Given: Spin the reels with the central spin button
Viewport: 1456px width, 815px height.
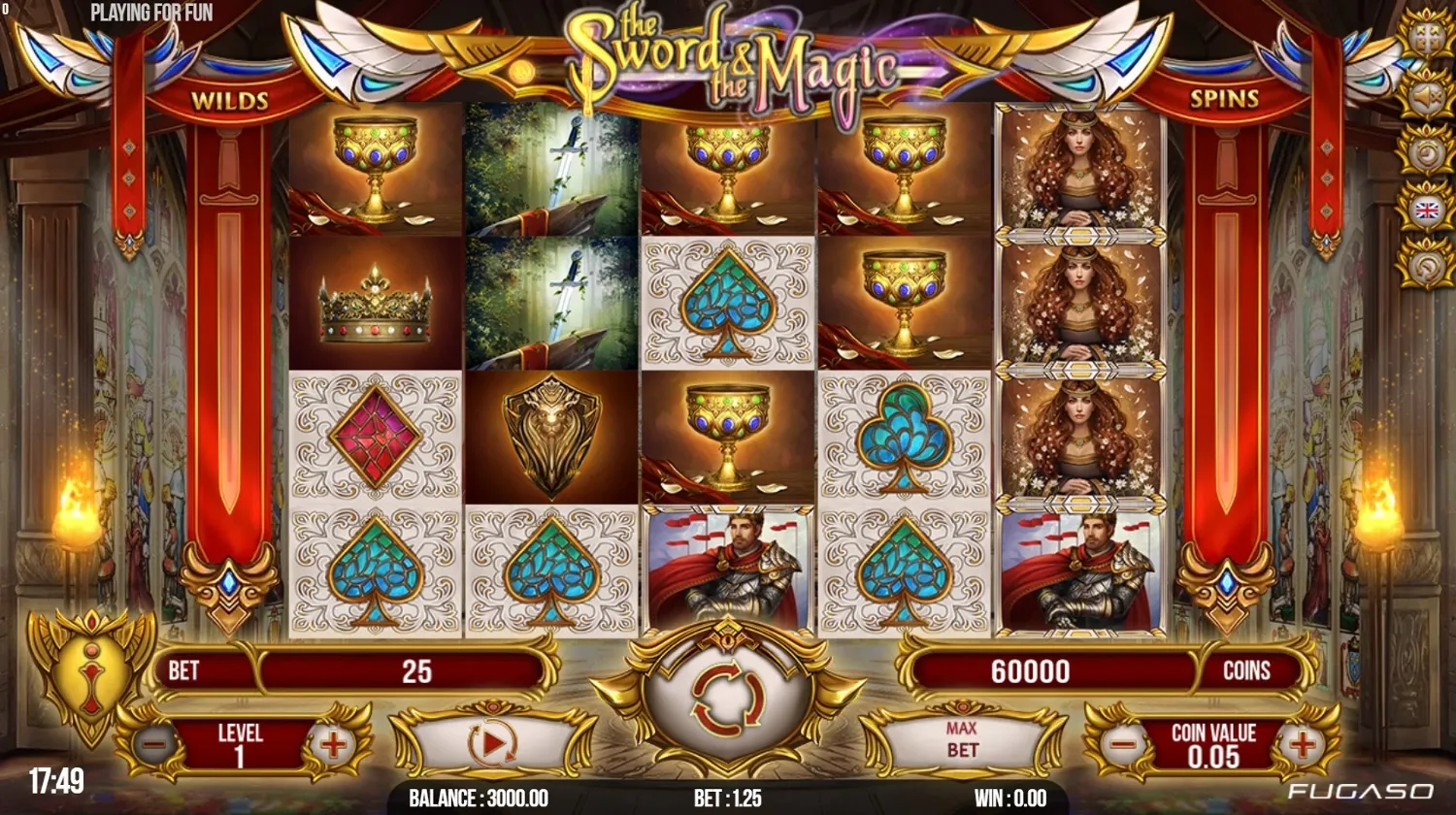Looking at the screenshot, I should [x=728, y=697].
